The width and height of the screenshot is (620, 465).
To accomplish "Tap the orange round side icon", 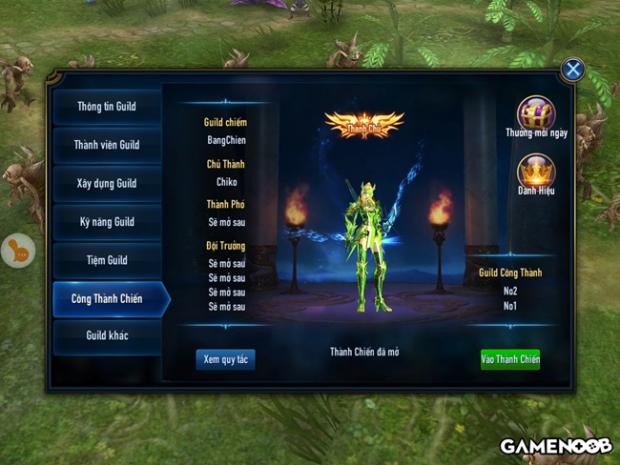I will click(x=18, y=250).
